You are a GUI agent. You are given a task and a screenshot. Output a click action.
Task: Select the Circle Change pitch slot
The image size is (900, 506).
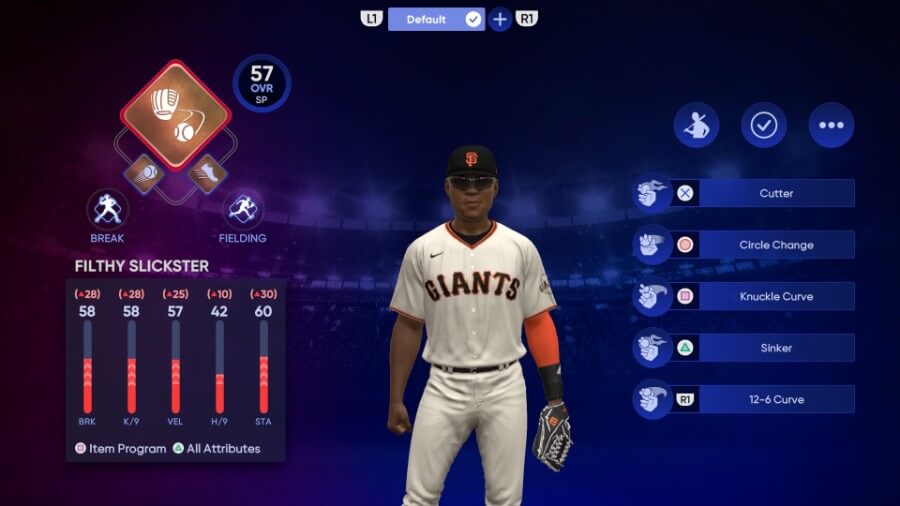[776, 245]
